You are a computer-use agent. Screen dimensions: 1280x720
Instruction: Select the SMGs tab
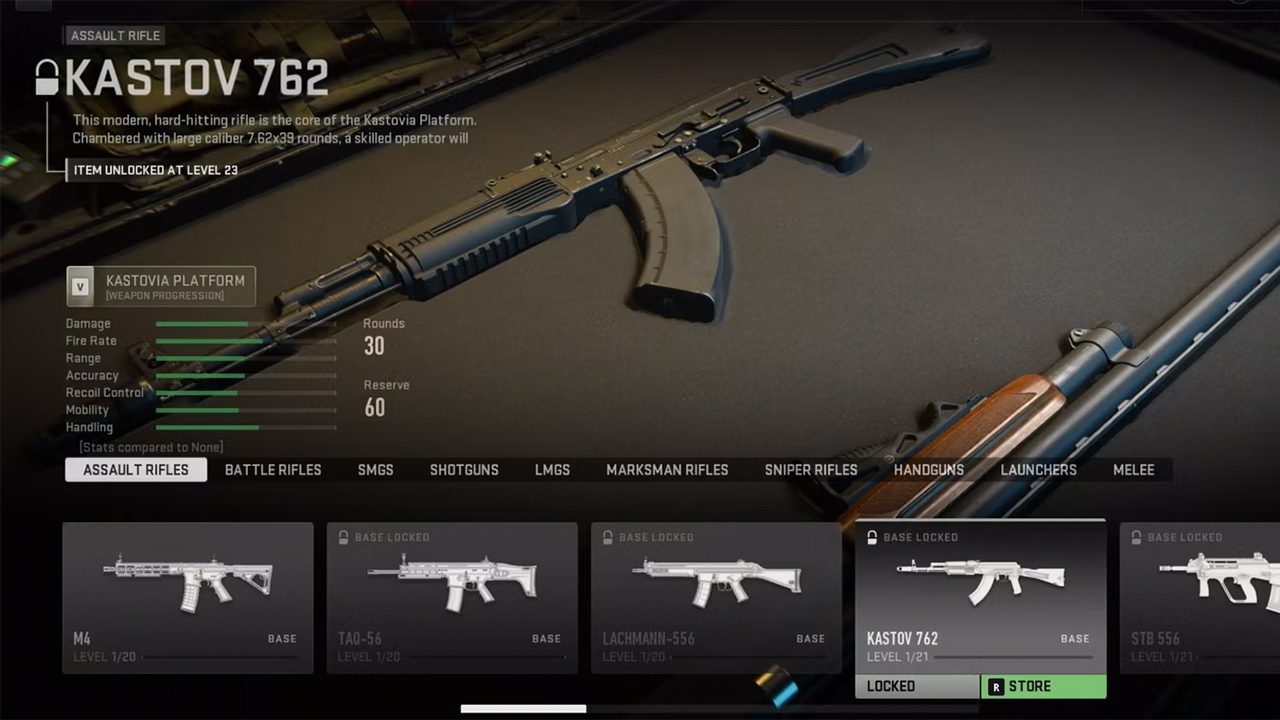click(376, 470)
